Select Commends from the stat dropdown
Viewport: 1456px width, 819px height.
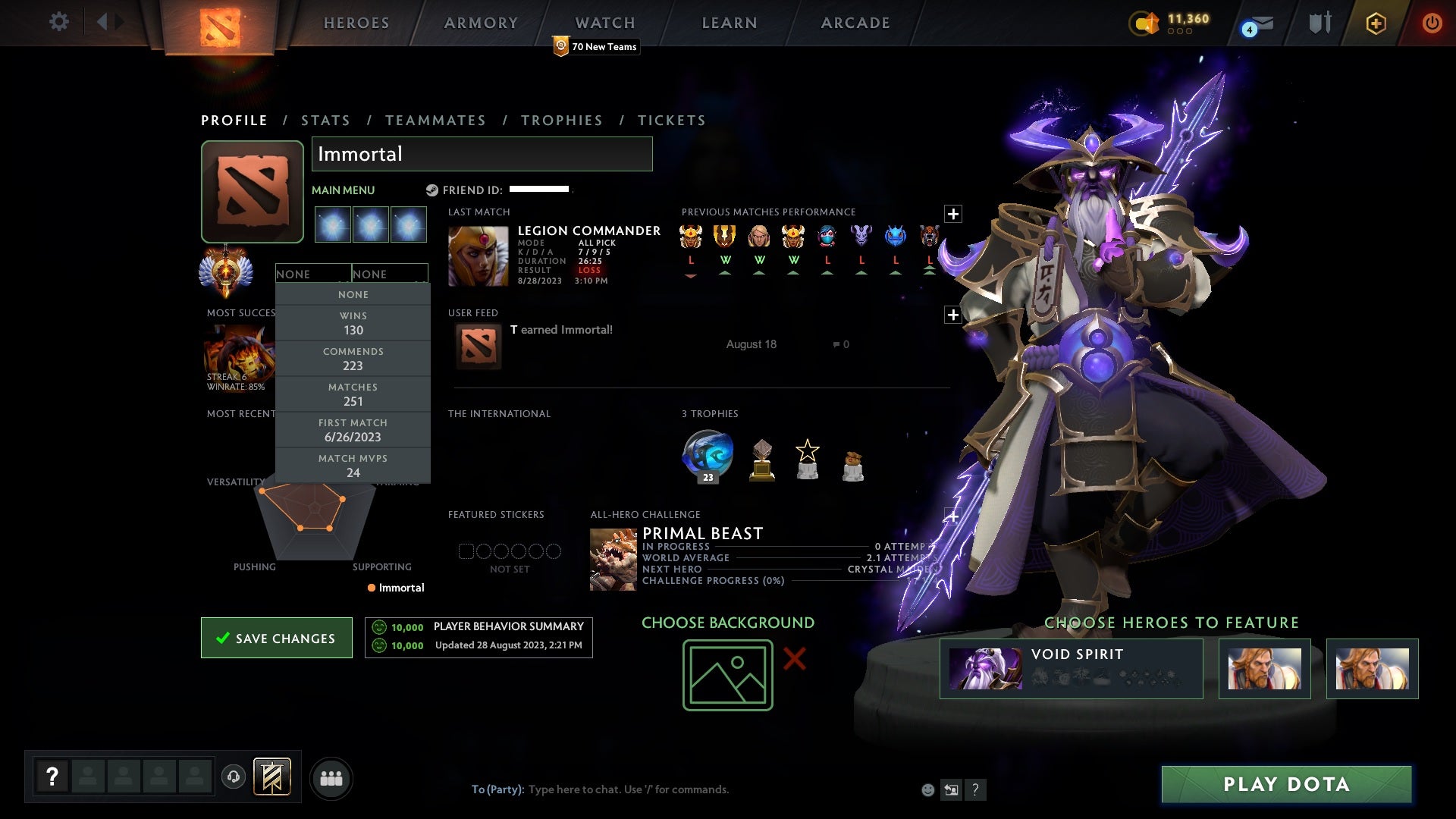click(353, 359)
